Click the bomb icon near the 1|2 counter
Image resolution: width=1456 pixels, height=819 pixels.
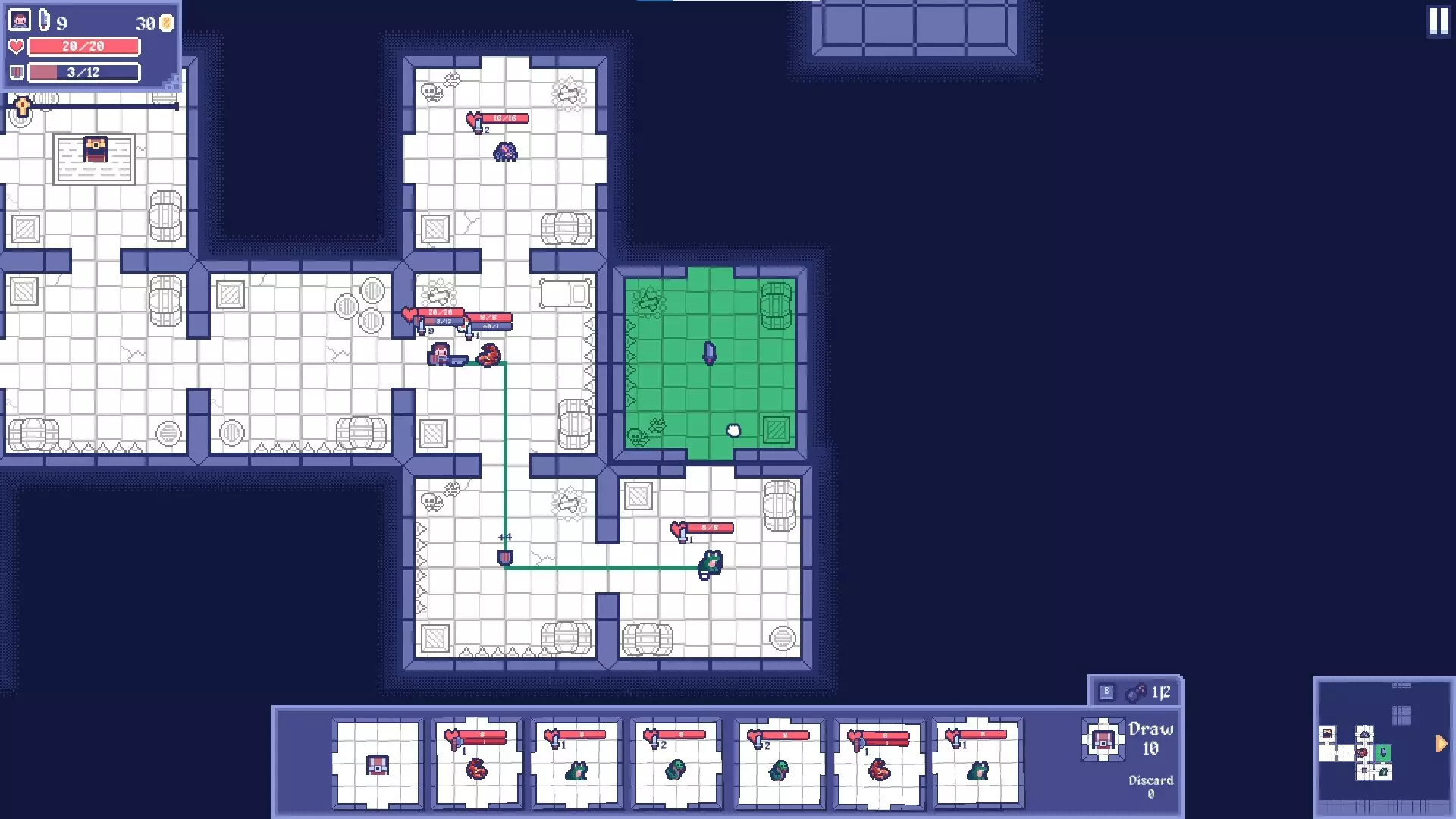point(1136,692)
